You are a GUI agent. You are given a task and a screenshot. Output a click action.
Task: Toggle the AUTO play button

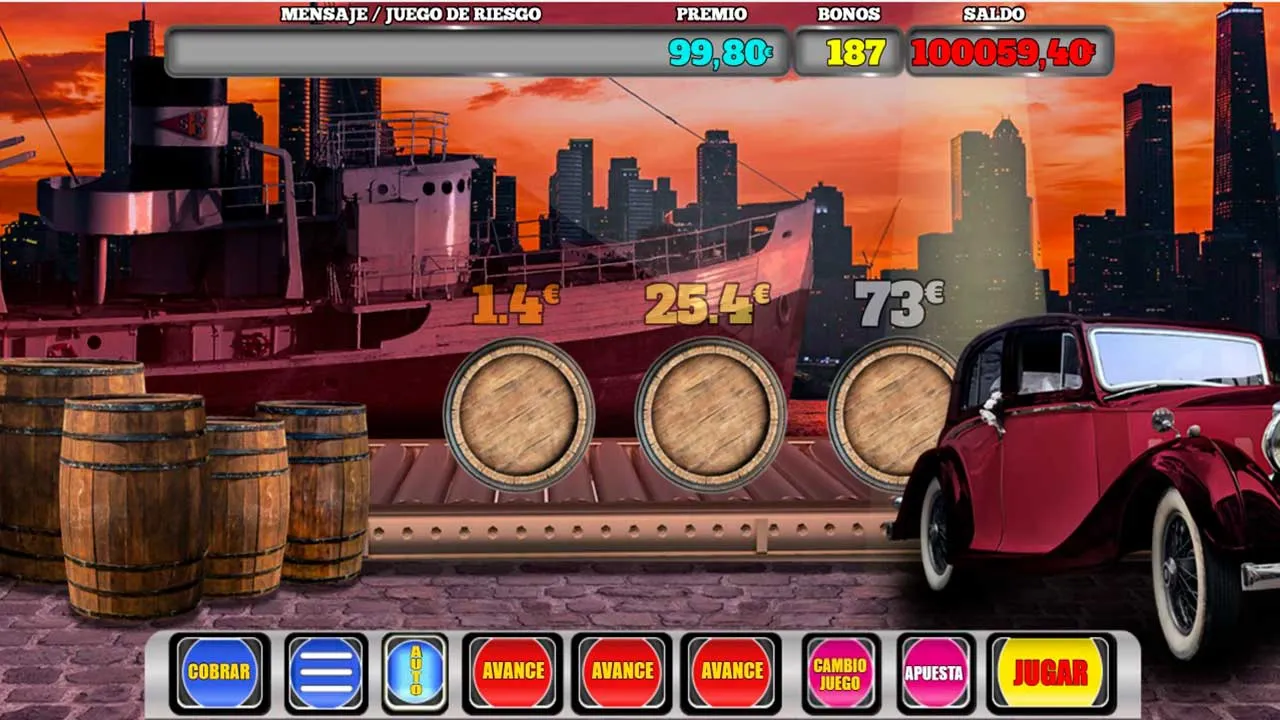(416, 672)
